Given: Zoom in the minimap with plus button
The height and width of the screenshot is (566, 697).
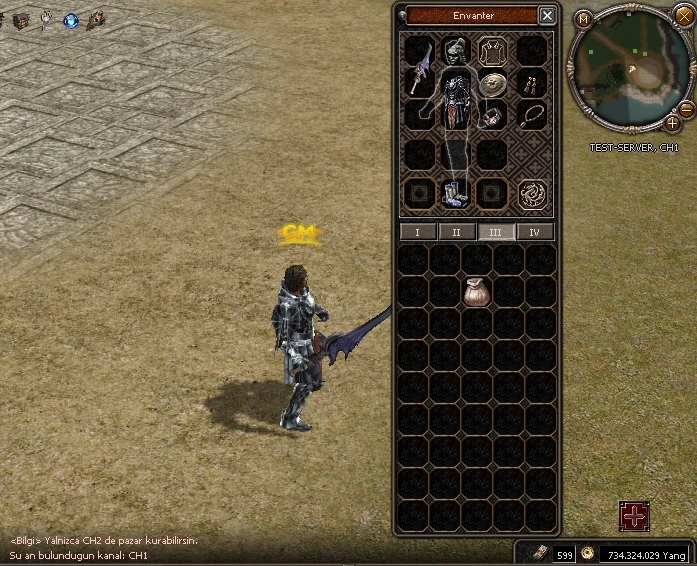Looking at the screenshot, I should click(674, 123).
